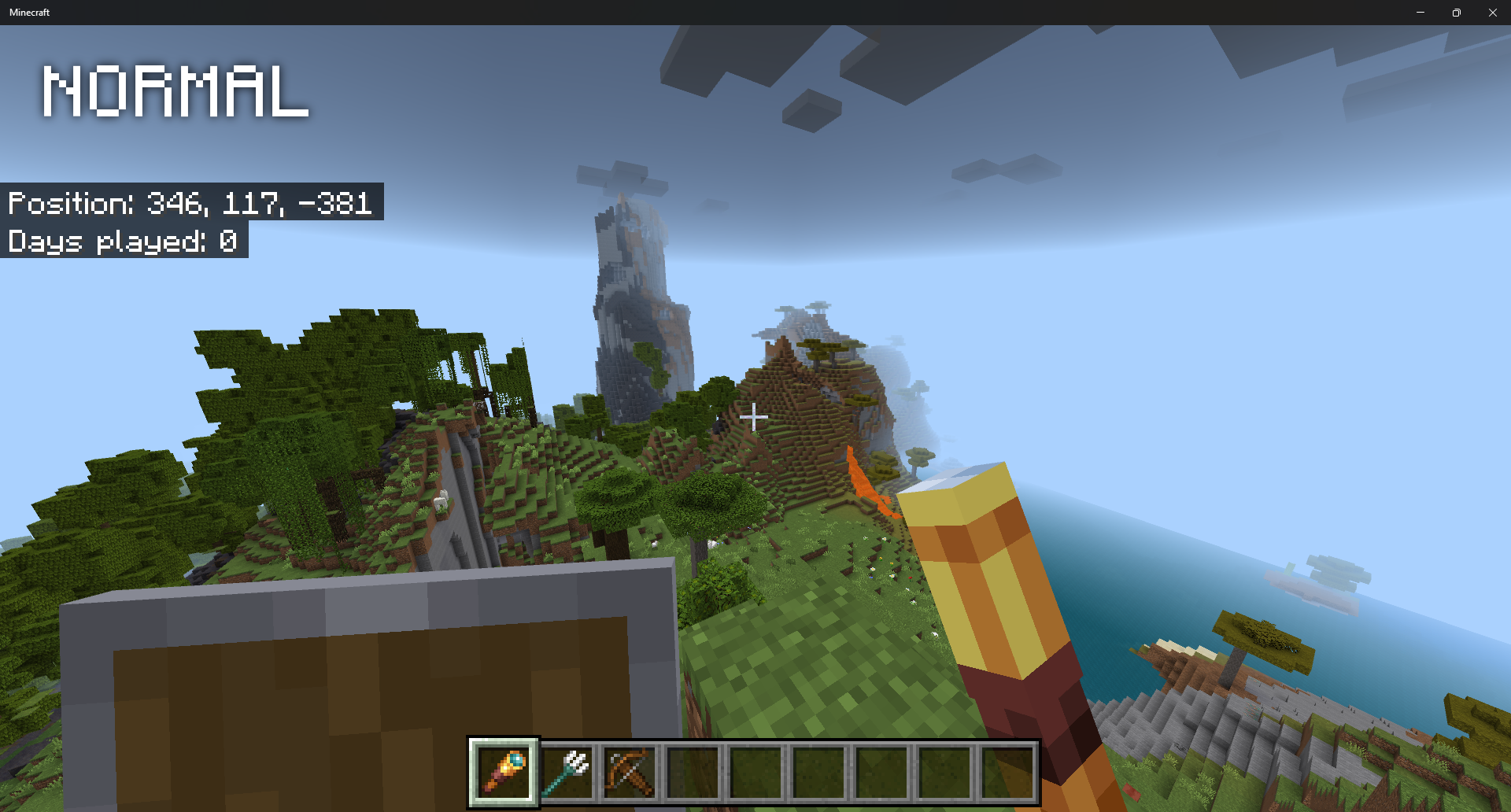Close the Minecraft window
Viewport: 1511px width, 812px height.
[x=1492, y=13]
